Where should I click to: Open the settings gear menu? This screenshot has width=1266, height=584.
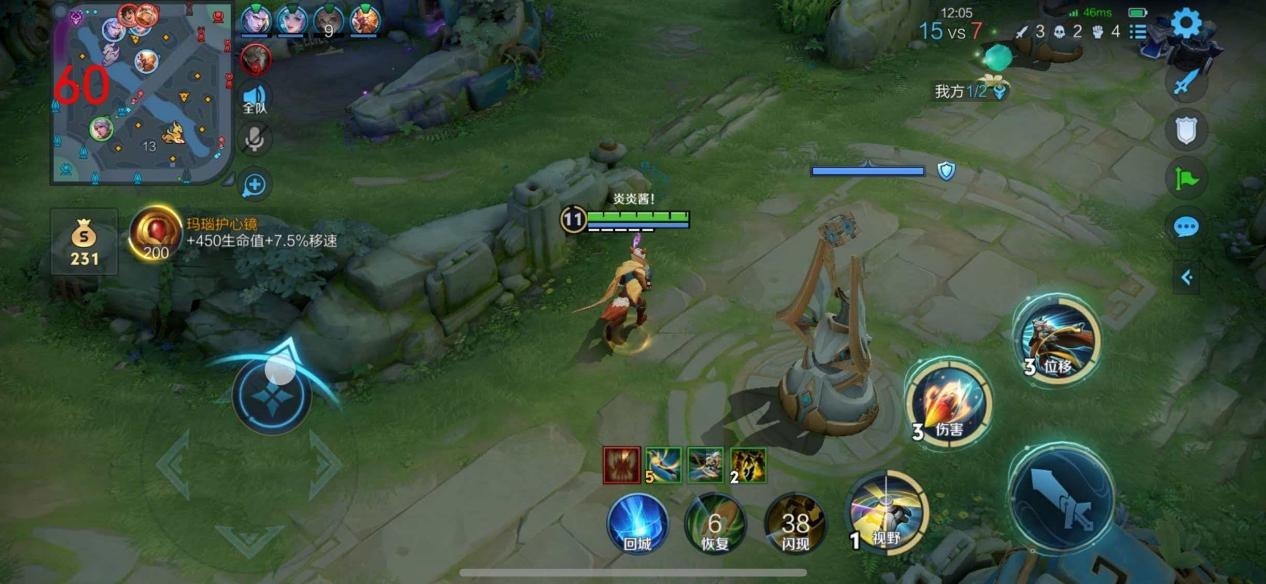pyautogui.click(x=1186, y=23)
